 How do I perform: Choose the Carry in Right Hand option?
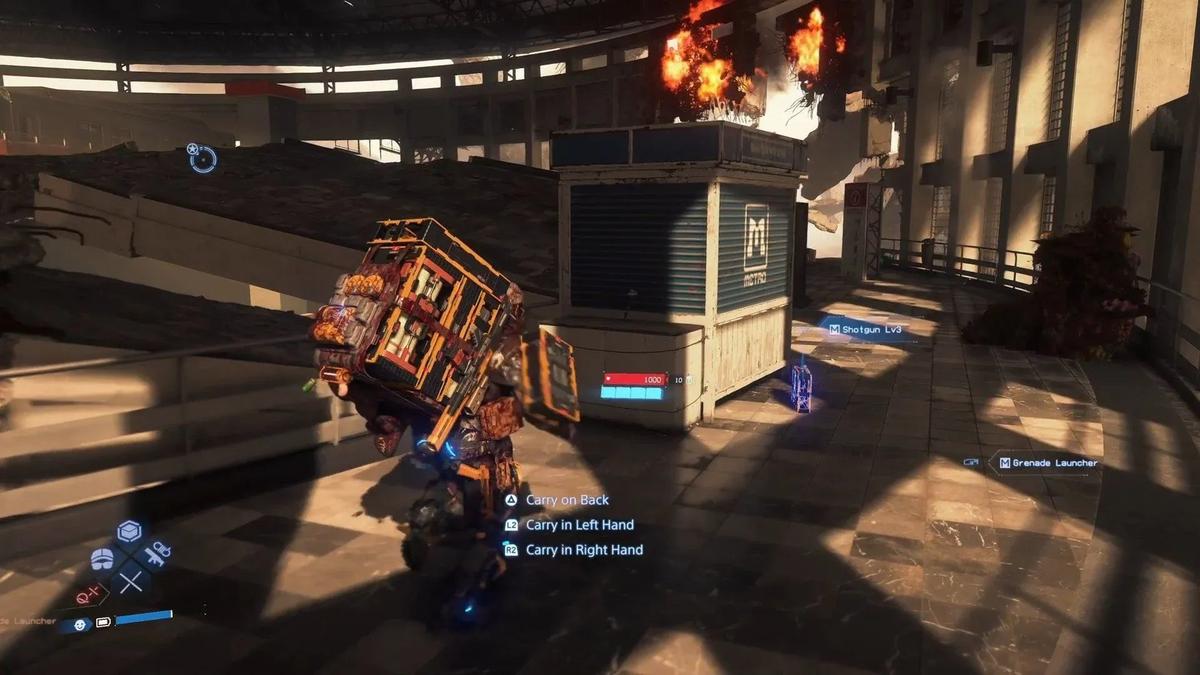[x=583, y=550]
